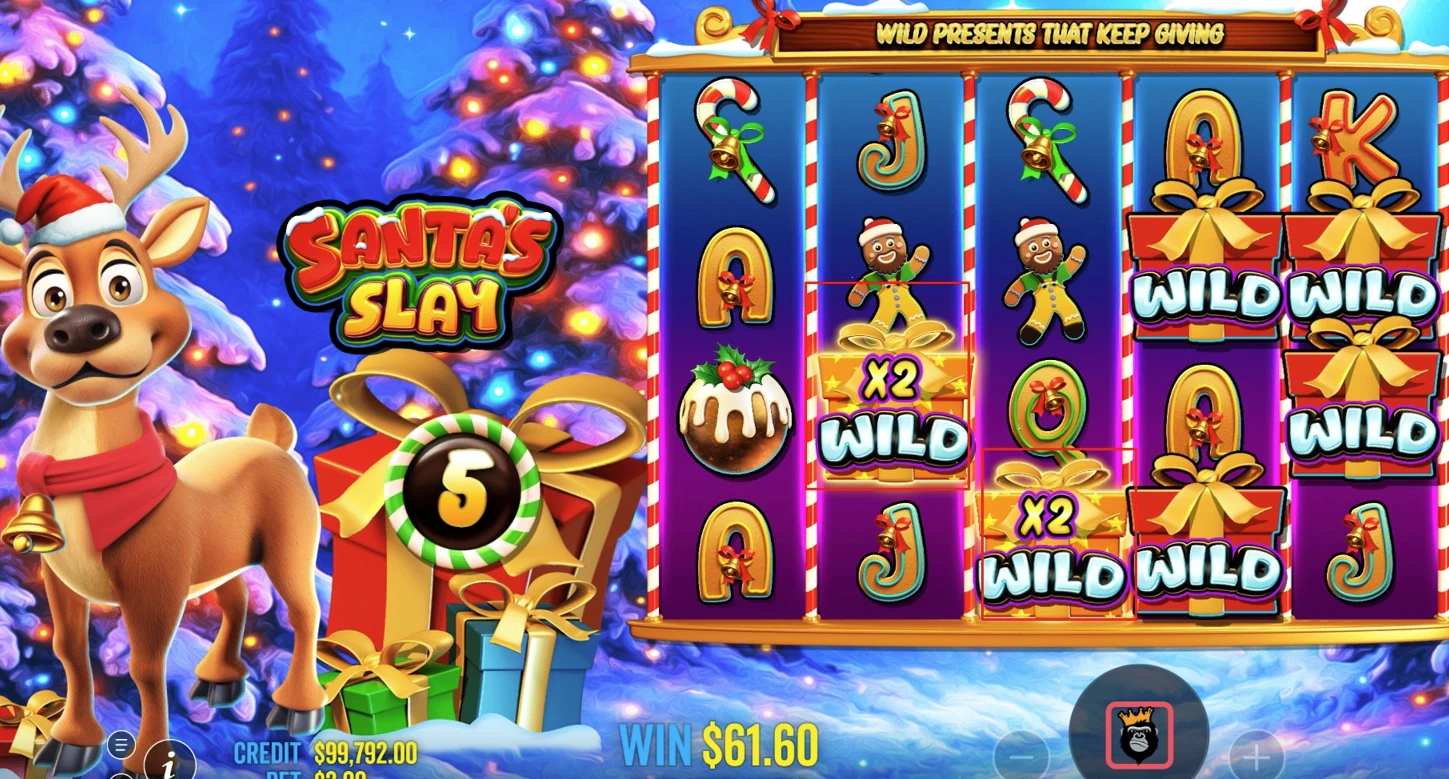Open the game info button
The image size is (1449, 779).
pos(168,762)
